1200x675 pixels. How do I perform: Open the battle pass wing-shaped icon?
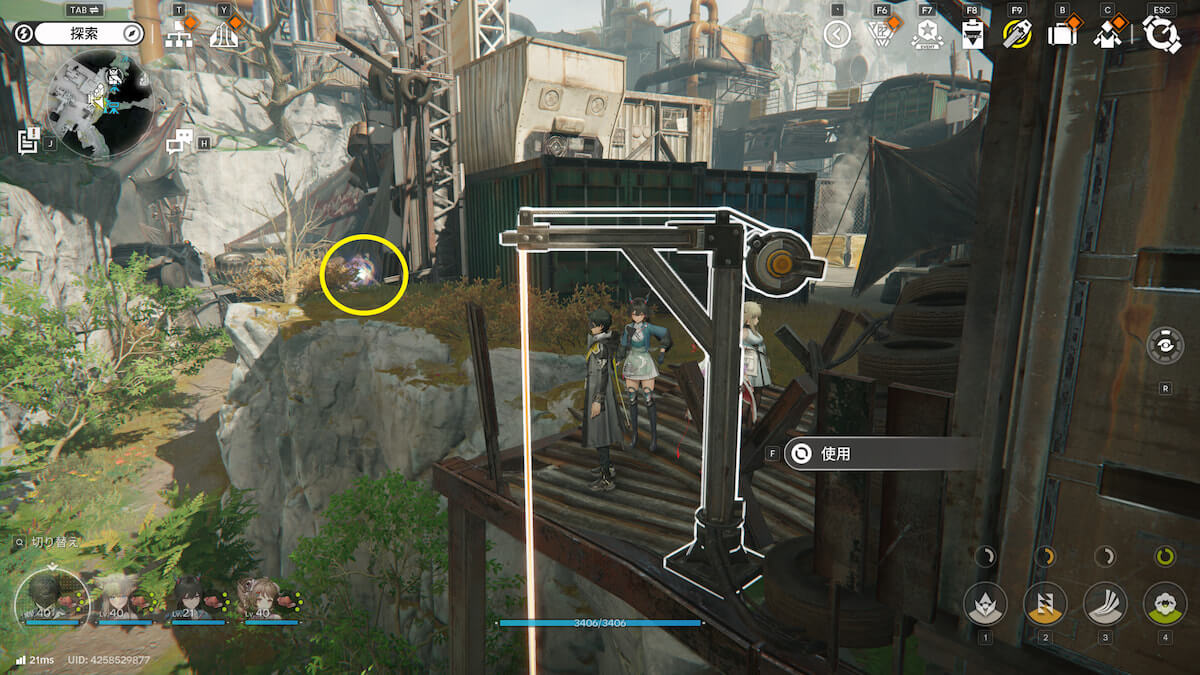click(881, 35)
